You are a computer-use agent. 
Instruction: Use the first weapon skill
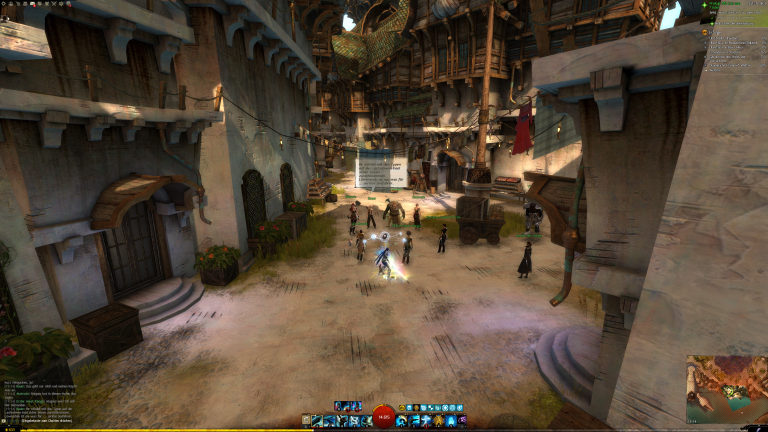coord(317,421)
